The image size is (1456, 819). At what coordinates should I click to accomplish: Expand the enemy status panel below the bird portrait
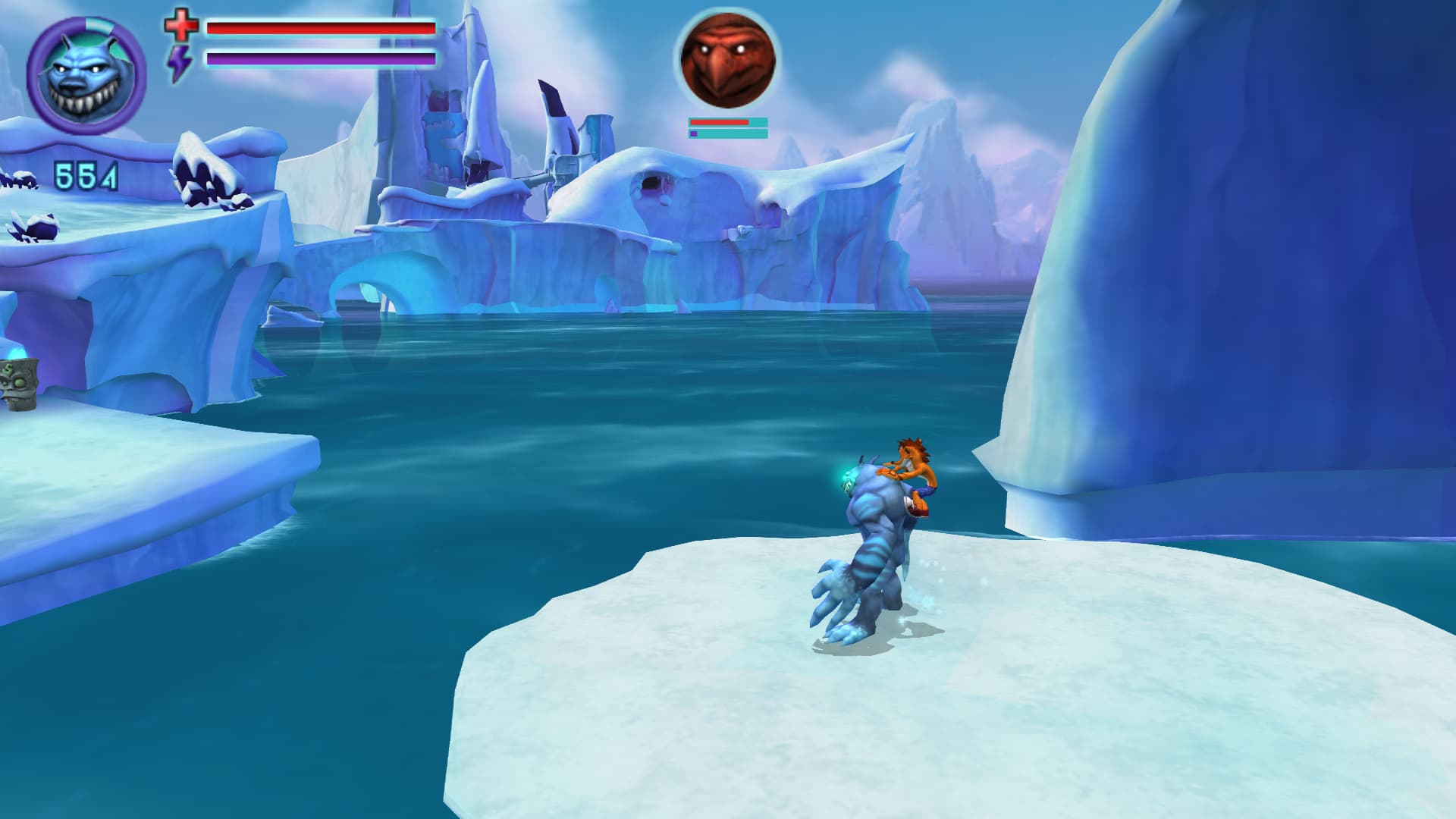(x=726, y=127)
